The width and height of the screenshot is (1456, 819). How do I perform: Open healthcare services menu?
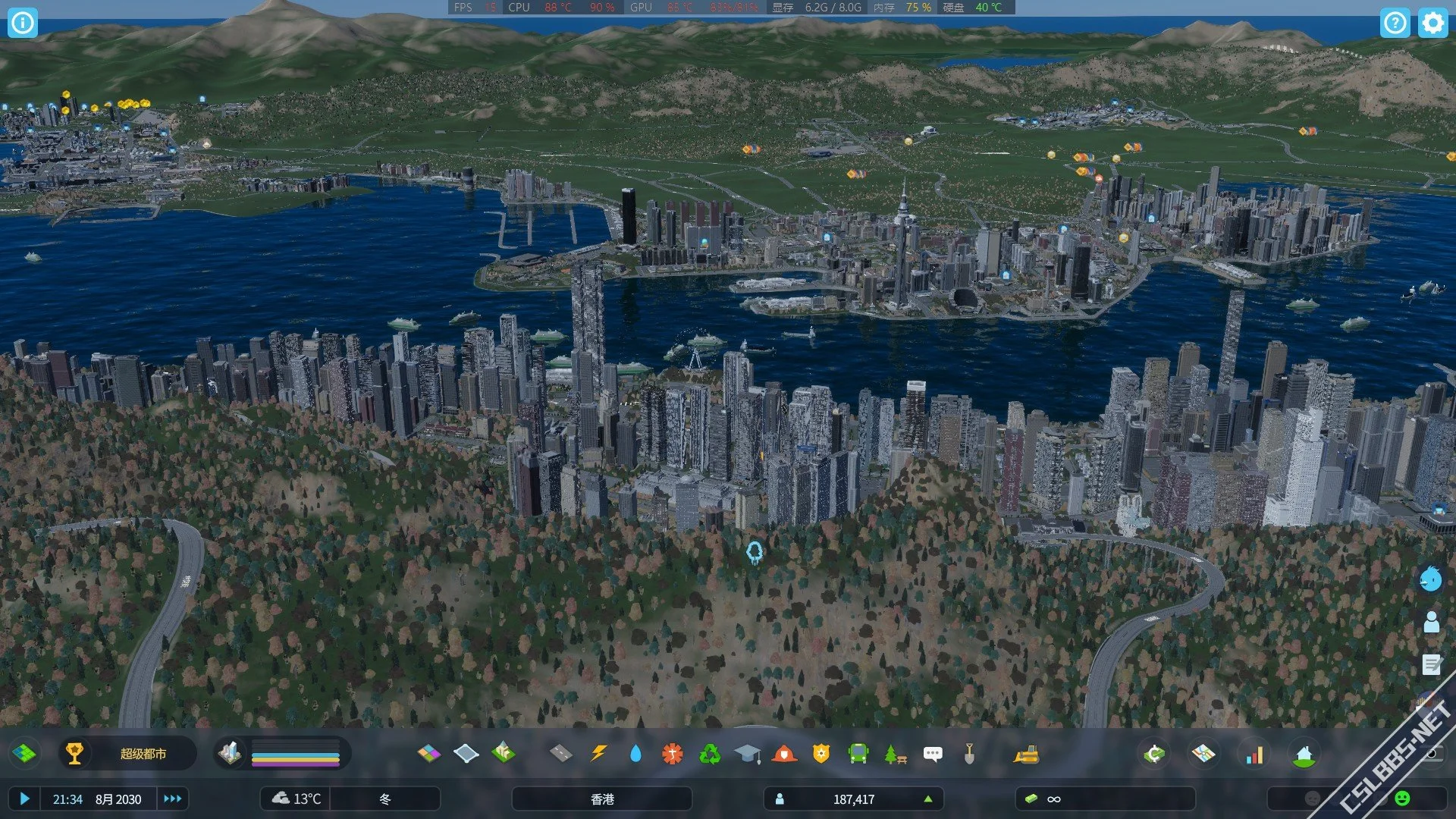[x=672, y=754]
